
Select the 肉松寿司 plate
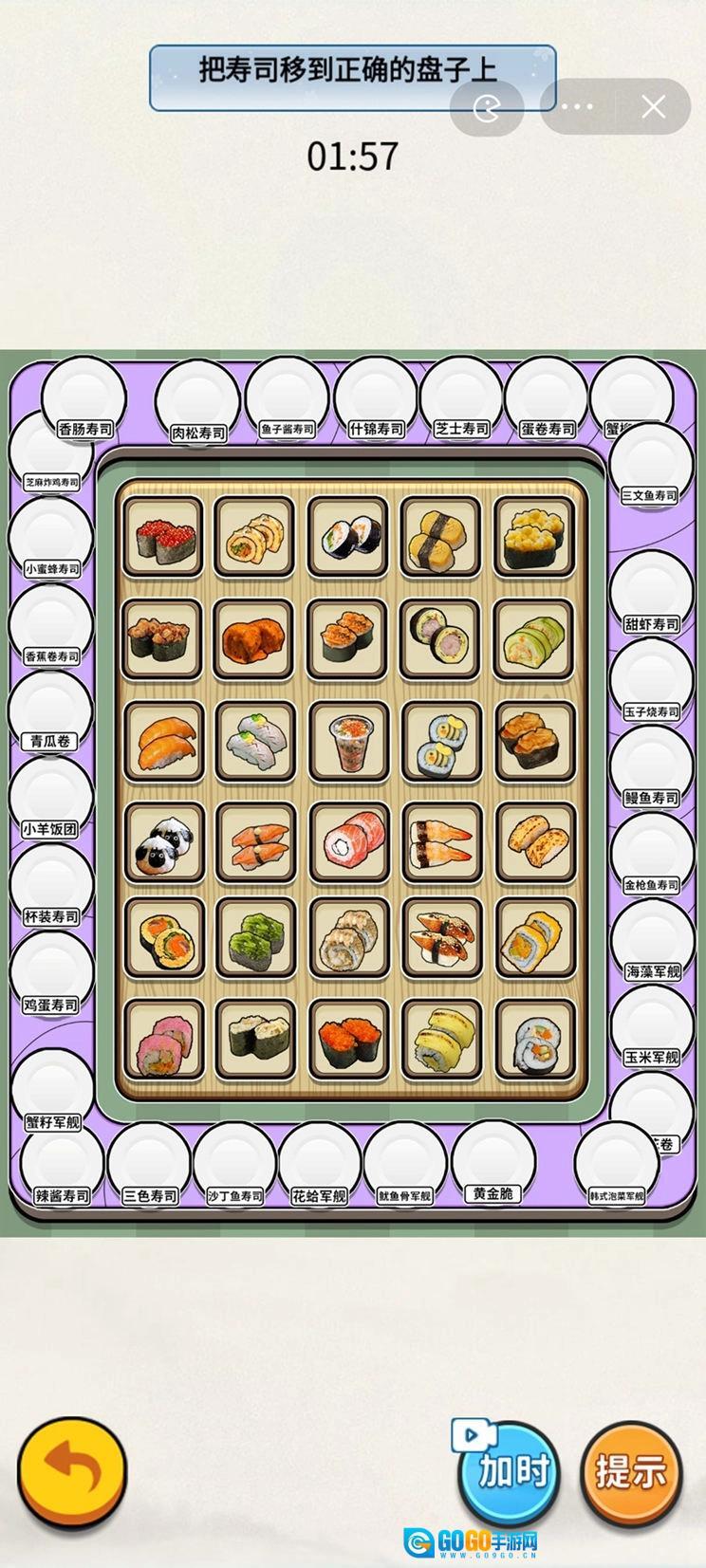(x=197, y=404)
